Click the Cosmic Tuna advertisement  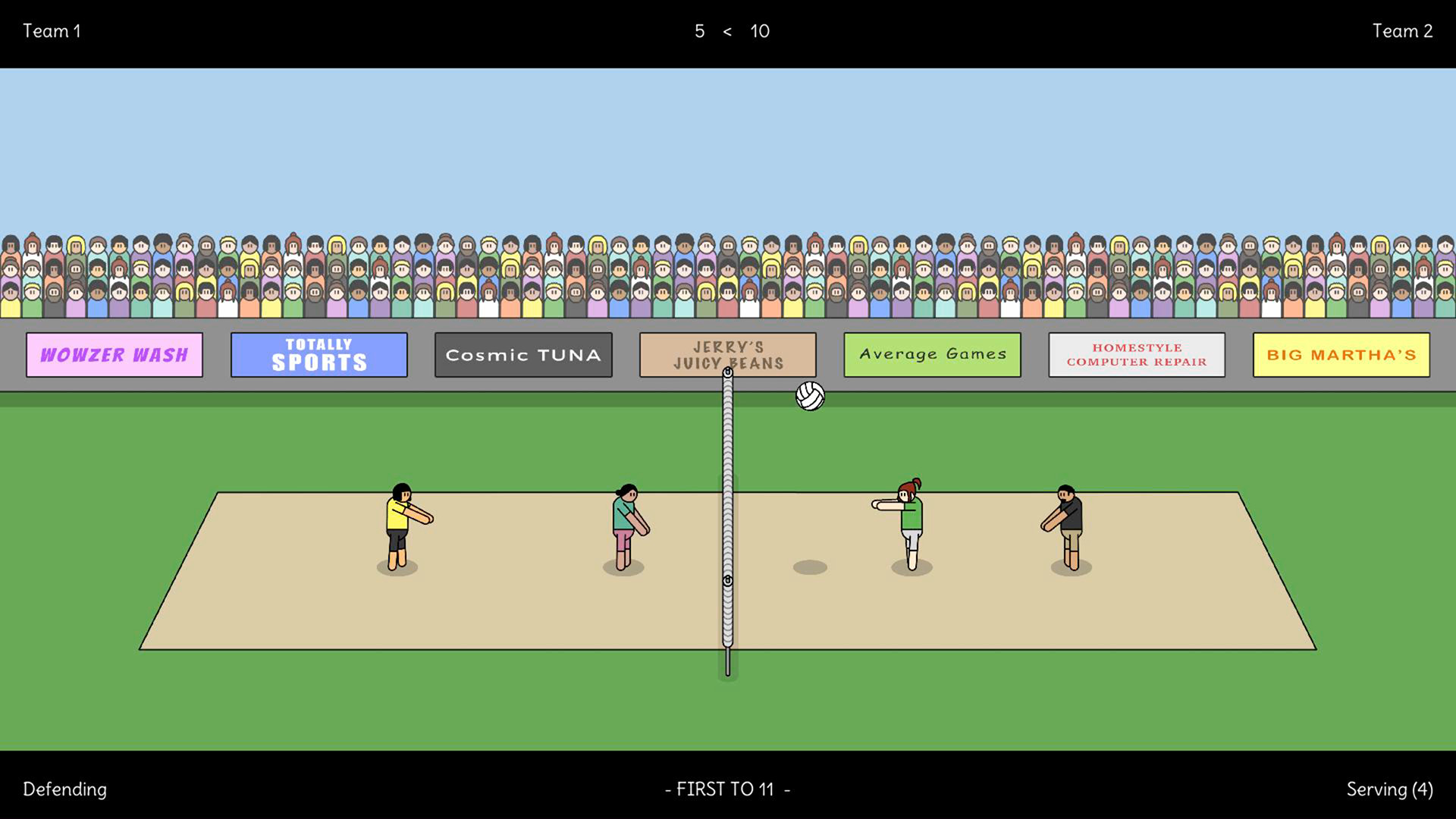[523, 354]
